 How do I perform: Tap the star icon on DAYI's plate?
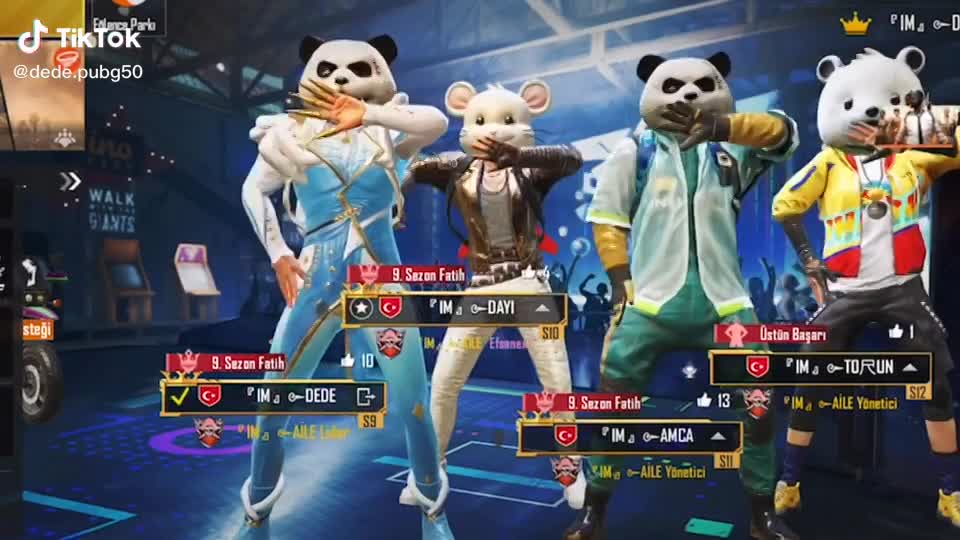(362, 308)
